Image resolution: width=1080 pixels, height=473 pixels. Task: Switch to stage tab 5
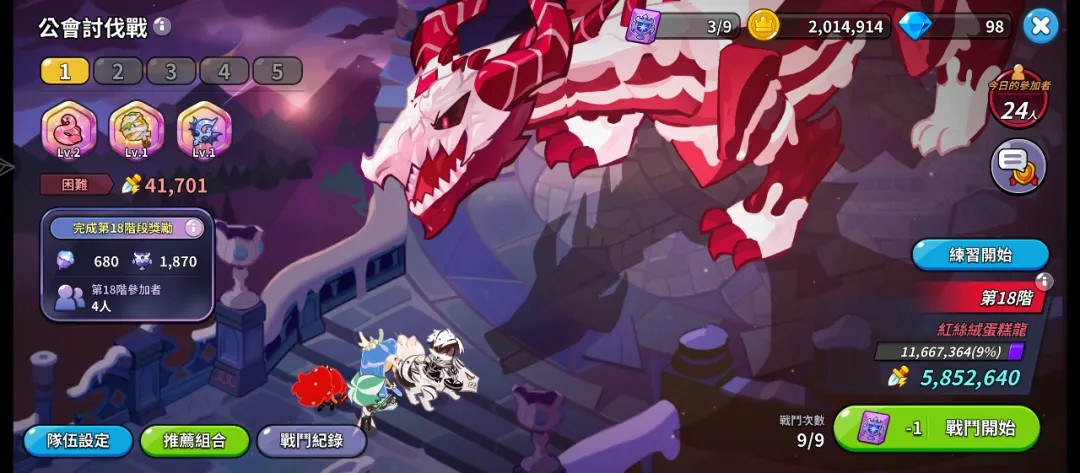(277, 71)
